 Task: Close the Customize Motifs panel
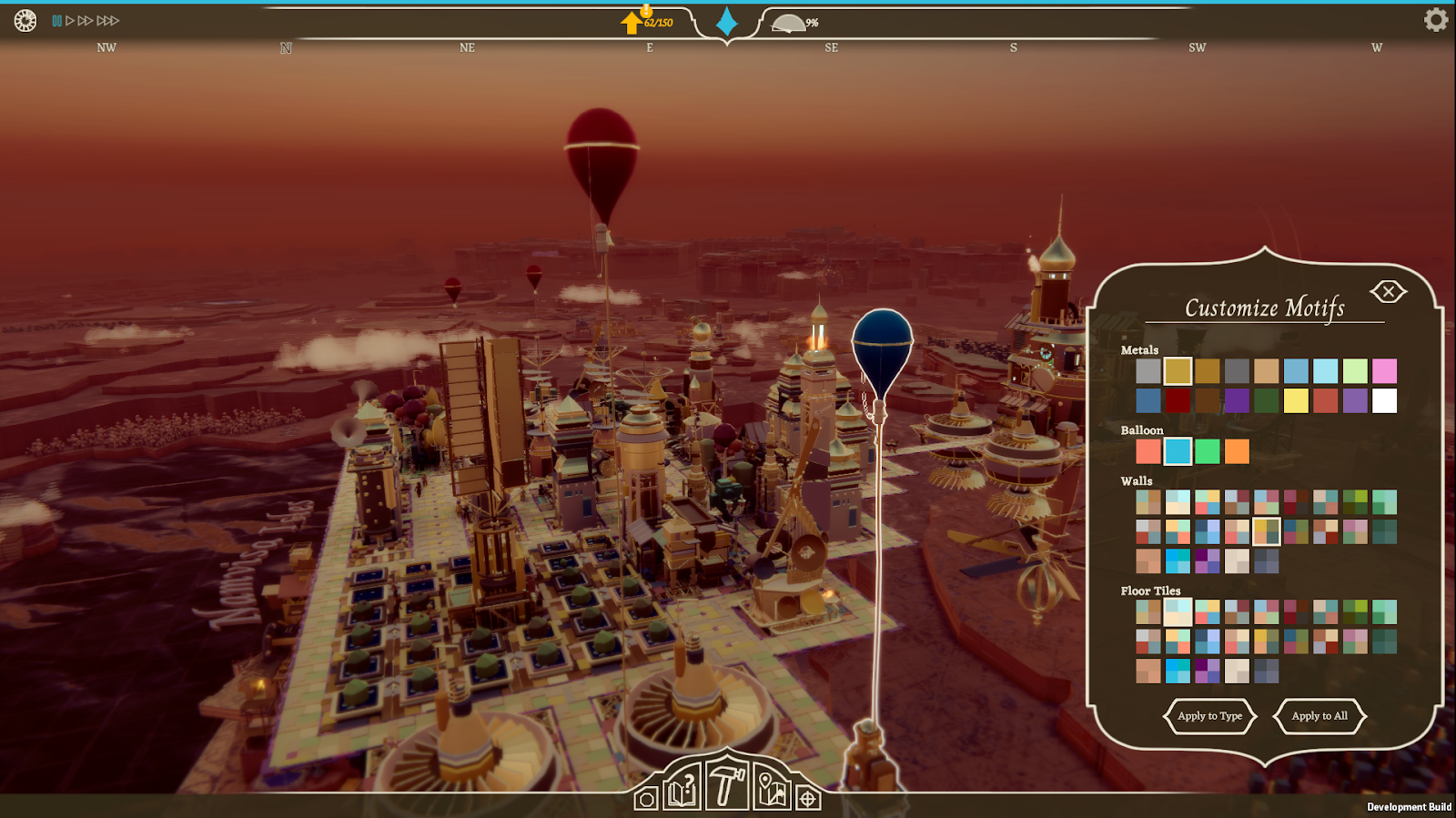coord(1388,291)
